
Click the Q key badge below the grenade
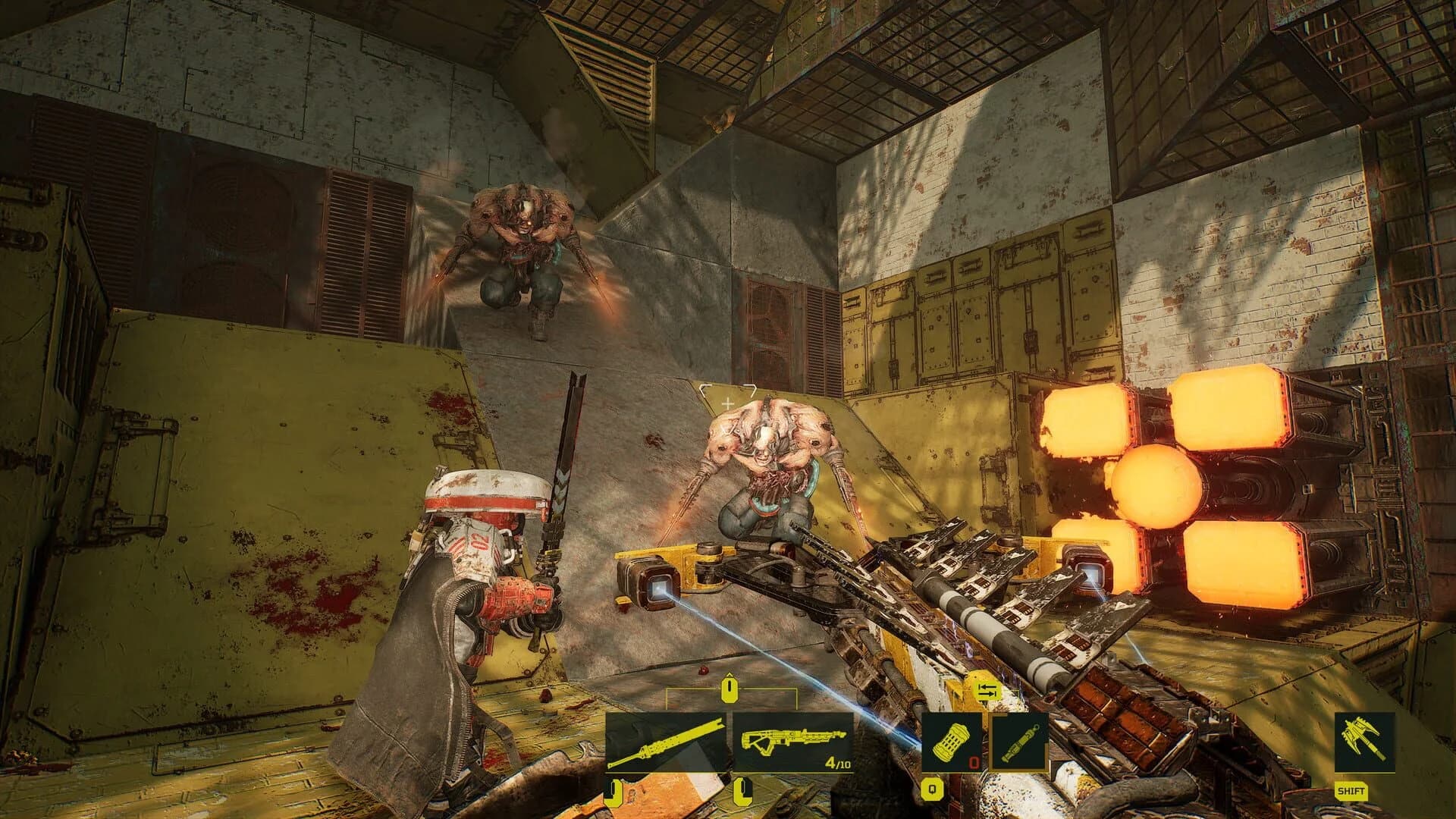click(933, 789)
